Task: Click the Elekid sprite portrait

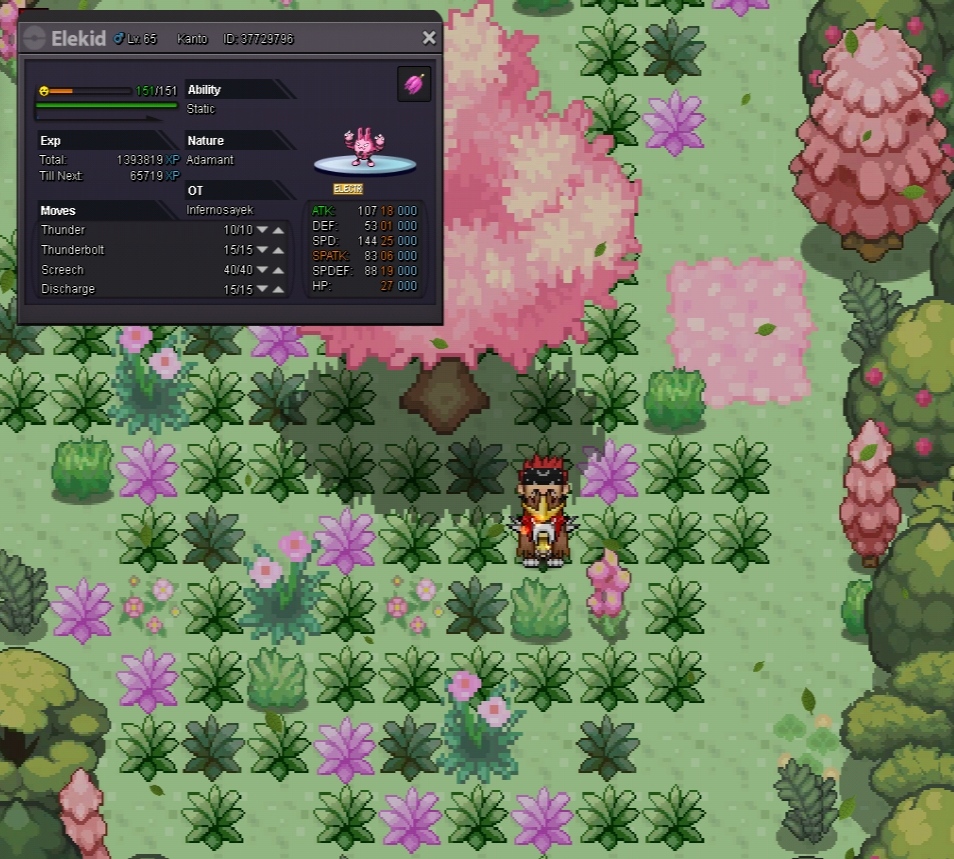Action: click(x=361, y=147)
